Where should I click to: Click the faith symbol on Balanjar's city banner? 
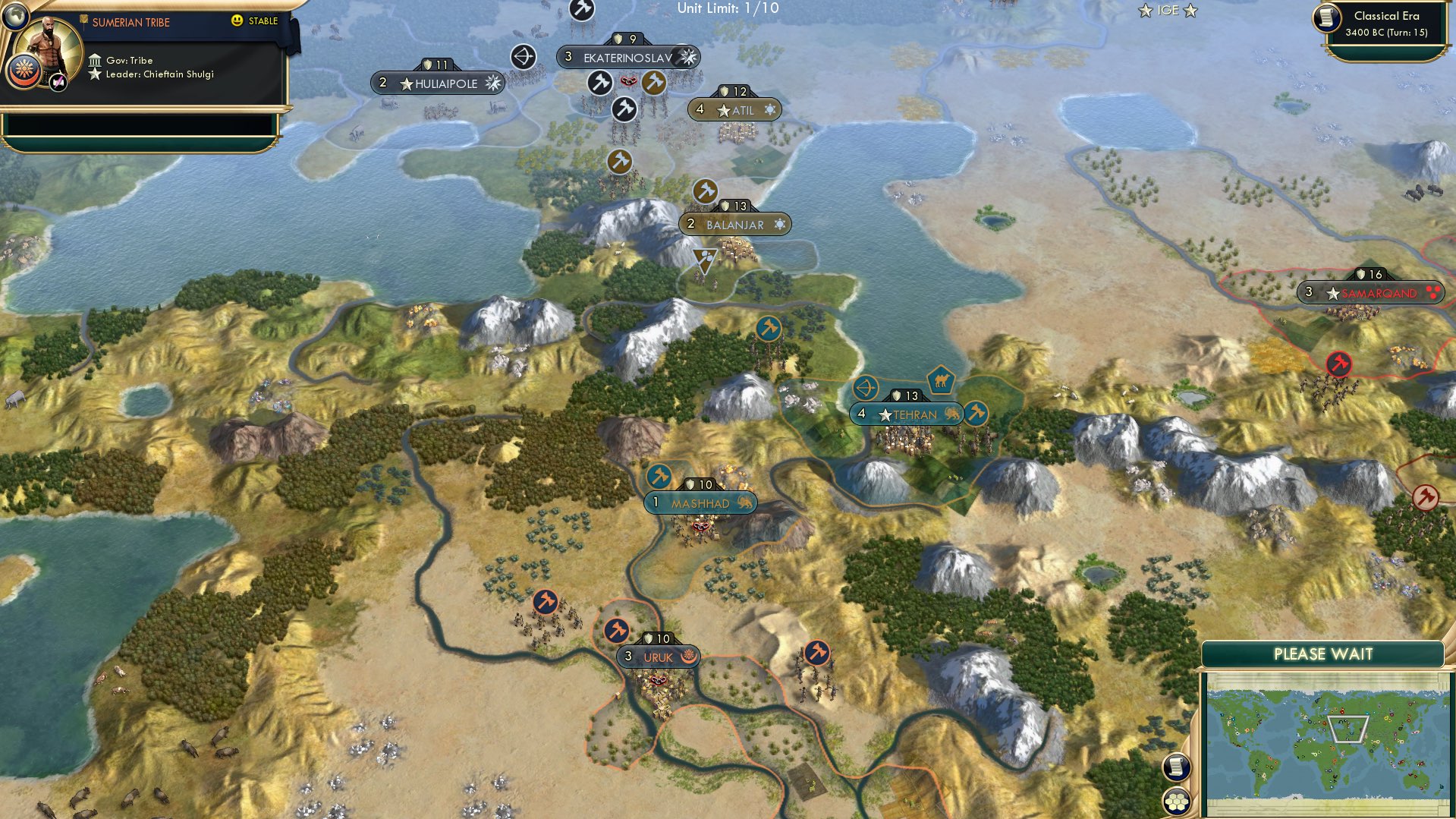(x=778, y=224)
